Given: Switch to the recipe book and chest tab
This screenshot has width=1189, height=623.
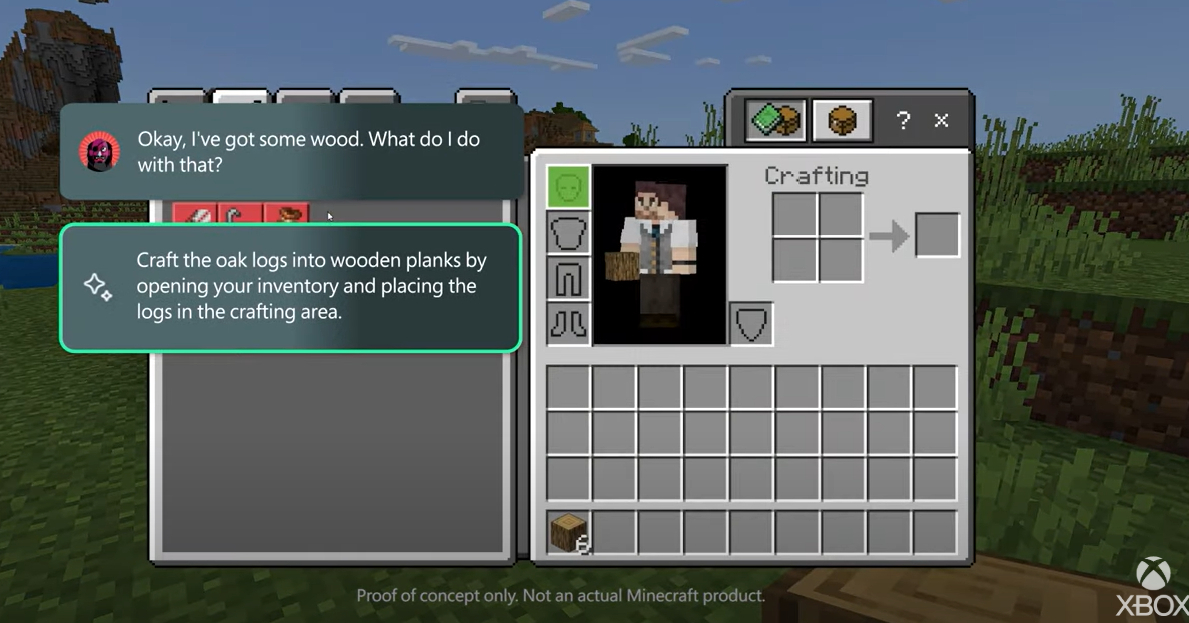Looking at the screenshot, I should [775, 121].
